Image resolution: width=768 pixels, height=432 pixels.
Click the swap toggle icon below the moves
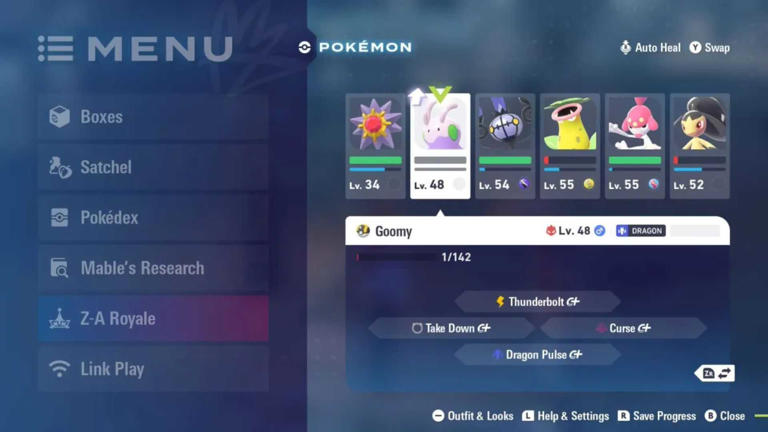coord(716,373)
